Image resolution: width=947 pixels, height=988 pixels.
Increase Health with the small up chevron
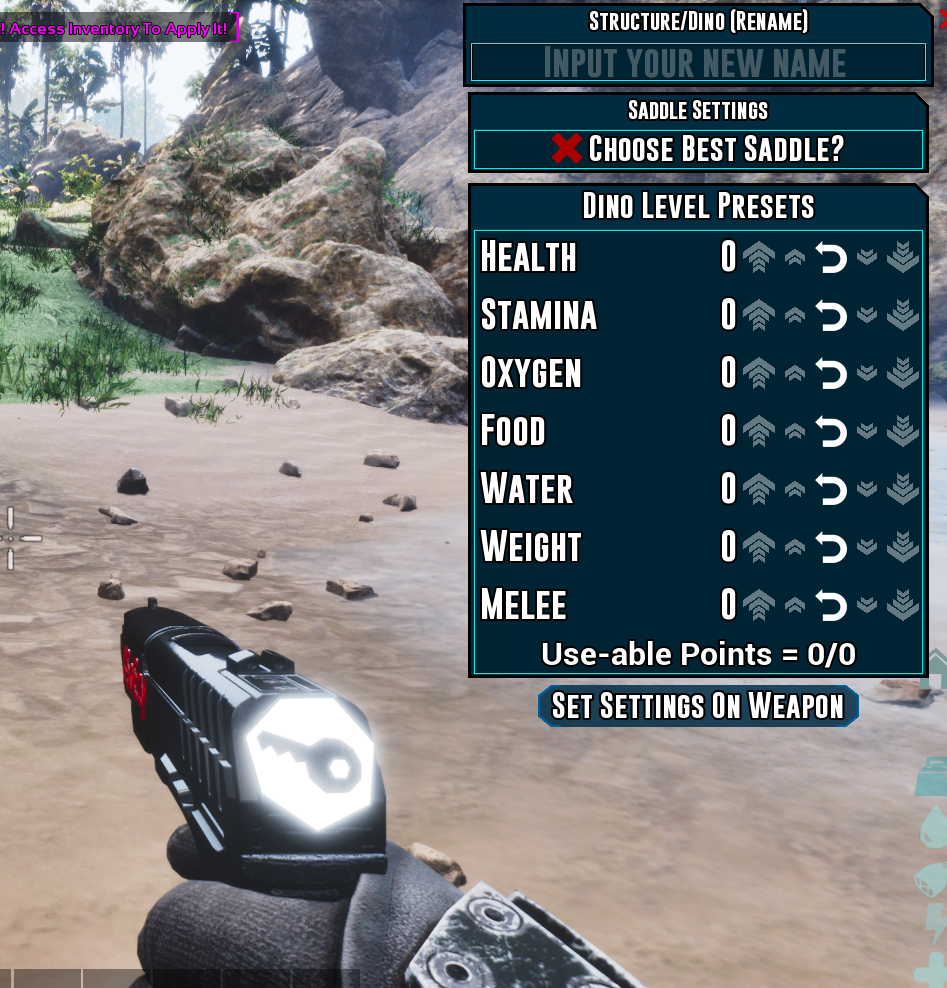[795, 258]
